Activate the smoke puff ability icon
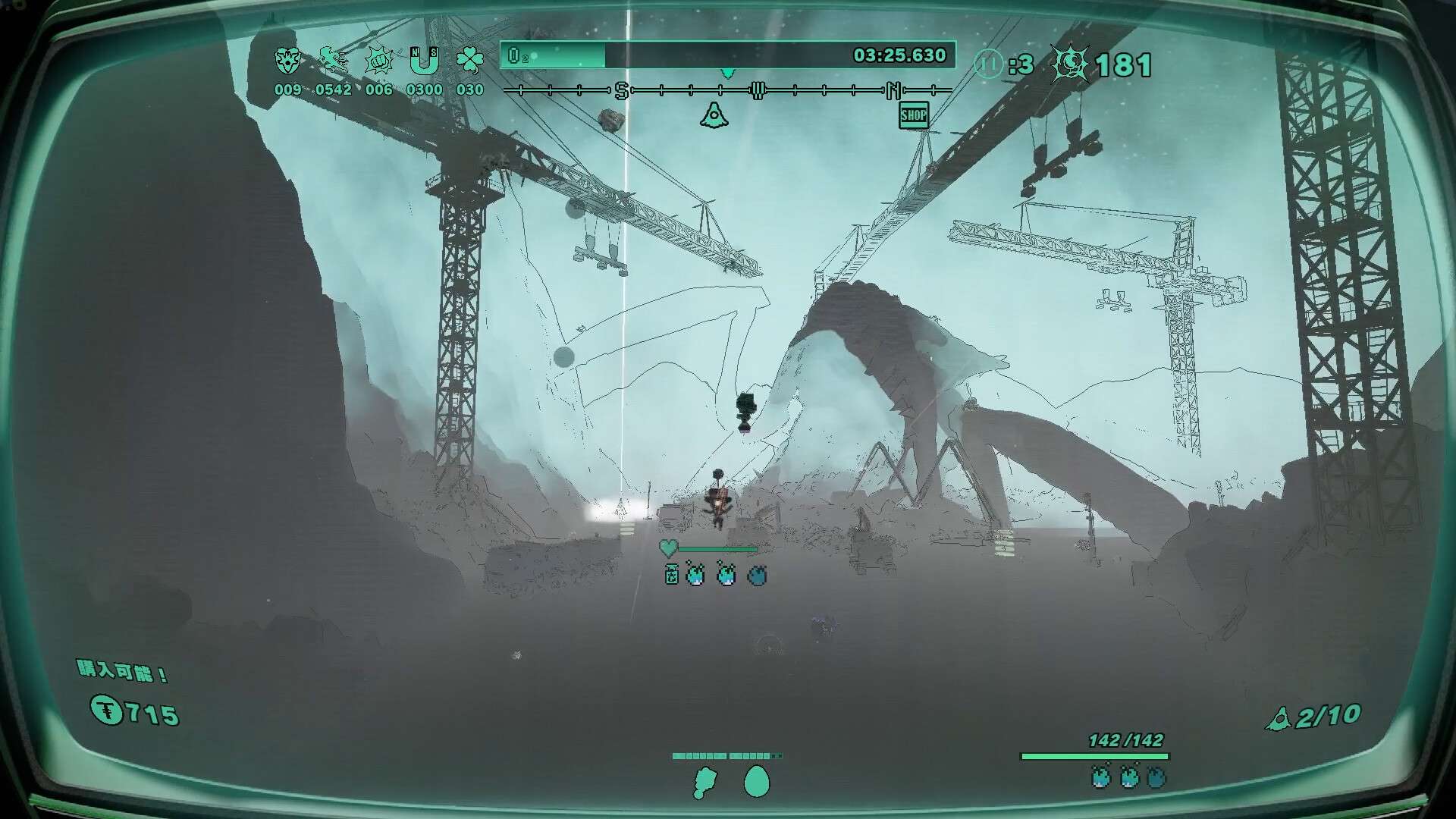 (x=704, y=783)
